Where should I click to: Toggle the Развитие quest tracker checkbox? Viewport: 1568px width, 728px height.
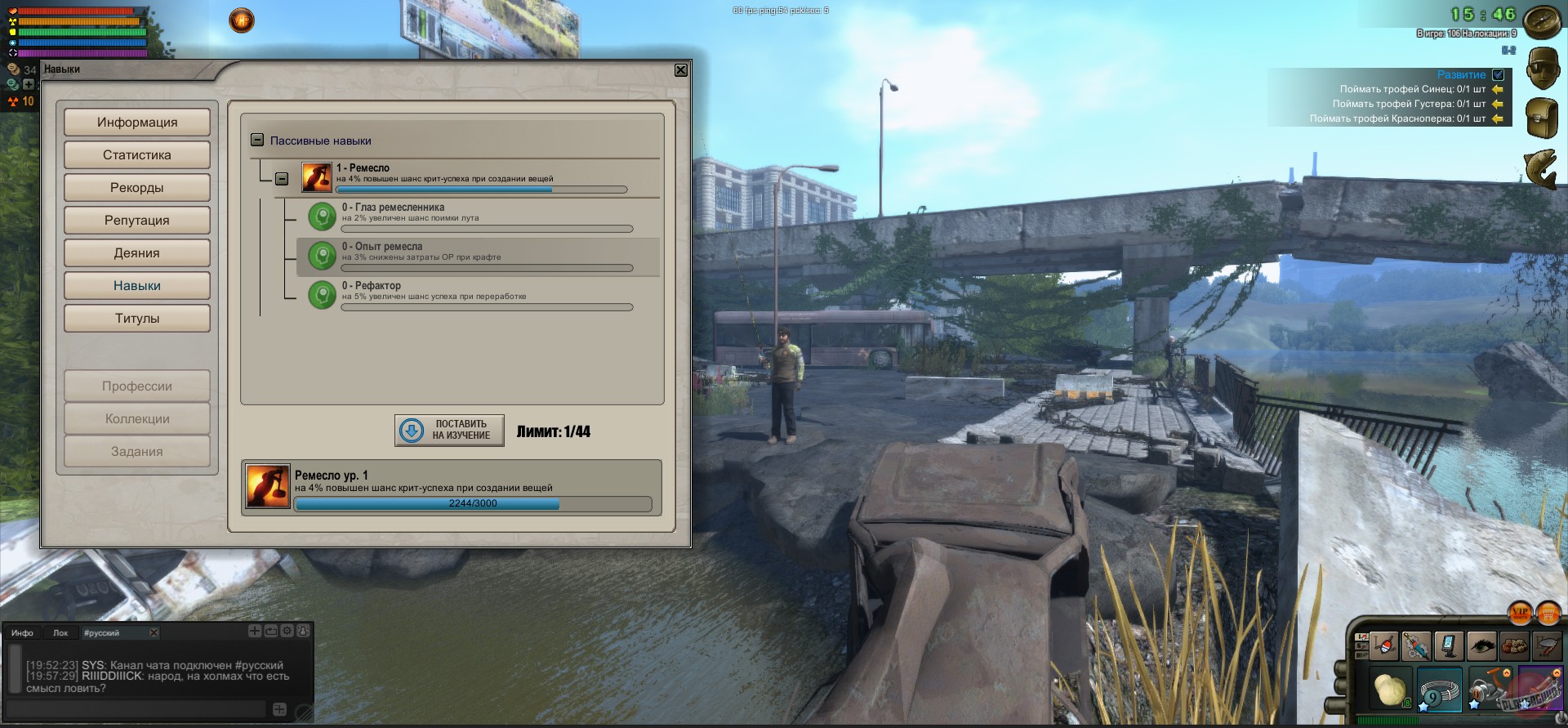click(x=1497, y=74)
